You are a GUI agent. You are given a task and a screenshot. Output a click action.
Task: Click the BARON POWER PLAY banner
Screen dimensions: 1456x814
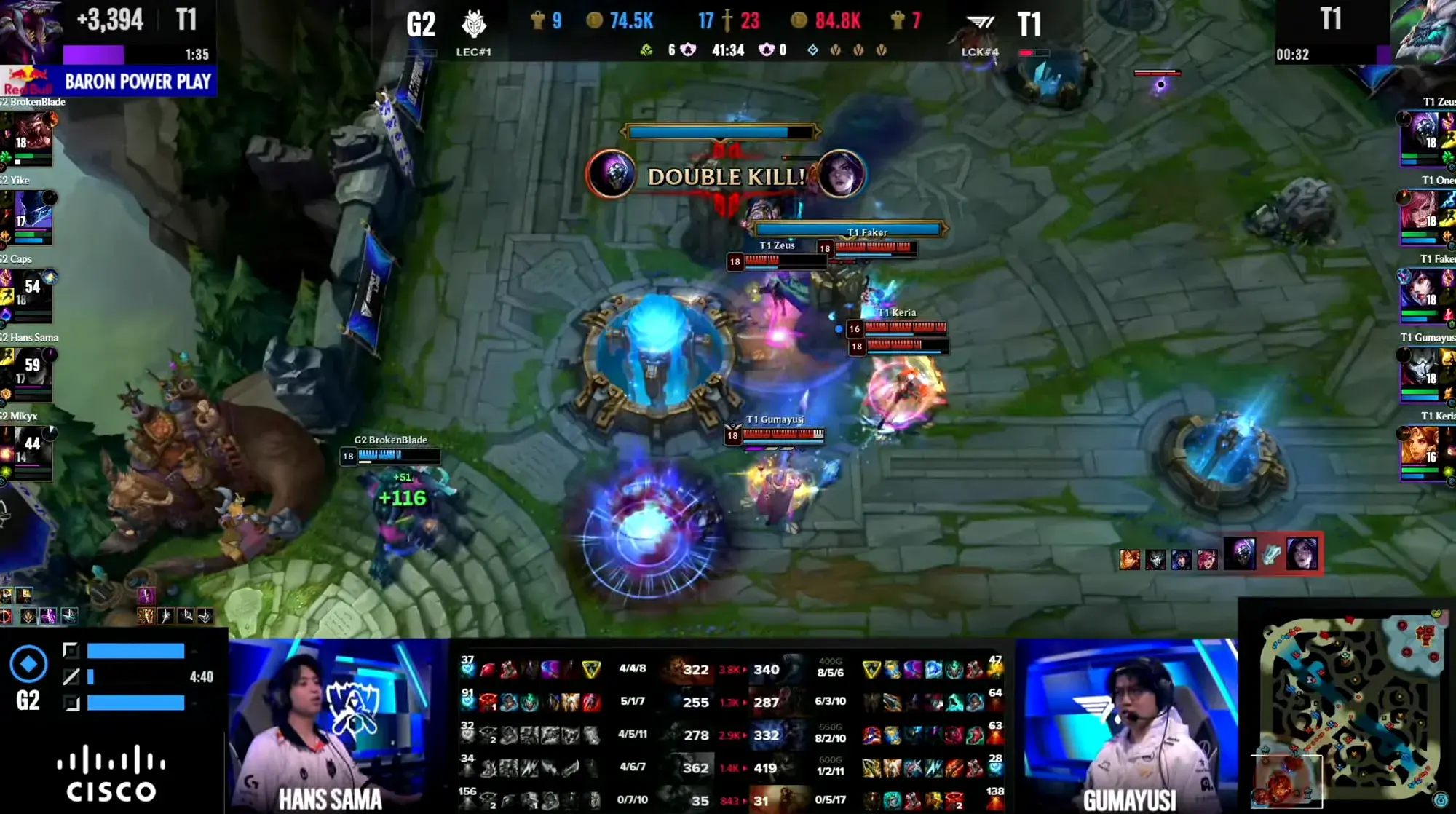tap(138, 81)
